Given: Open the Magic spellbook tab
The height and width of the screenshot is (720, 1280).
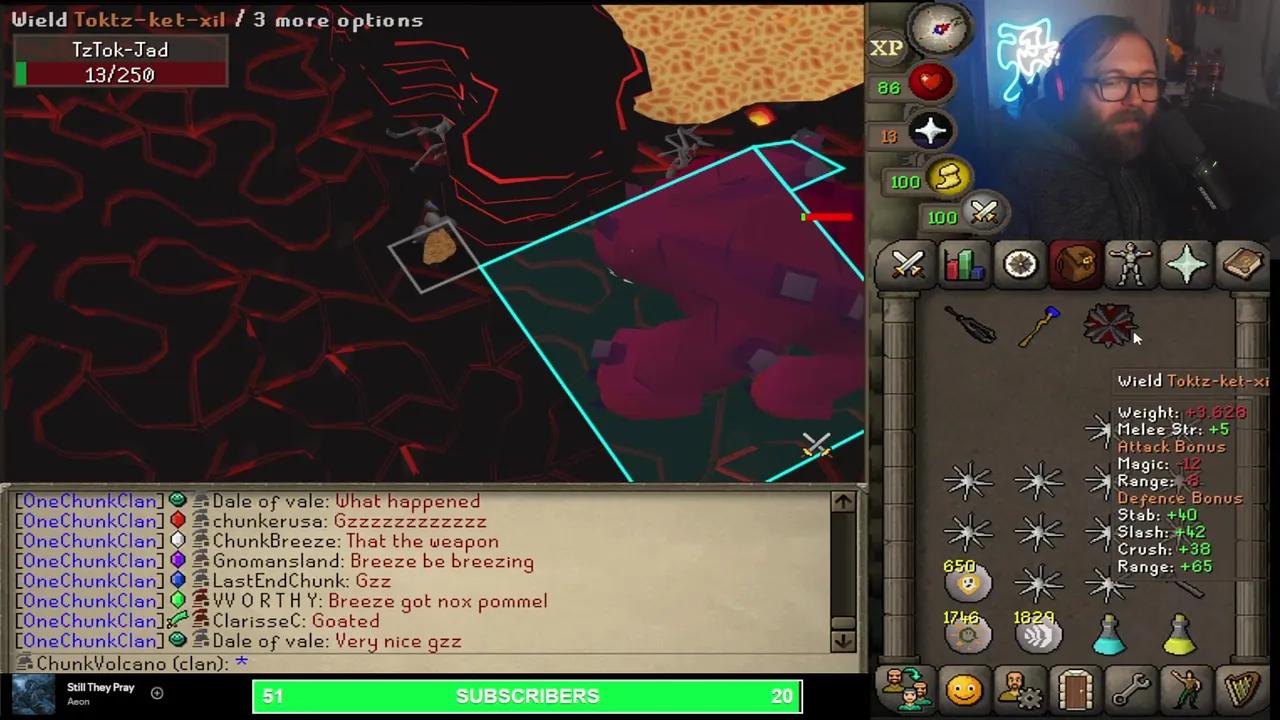Looking at the screenshot, I should 1243,264.
